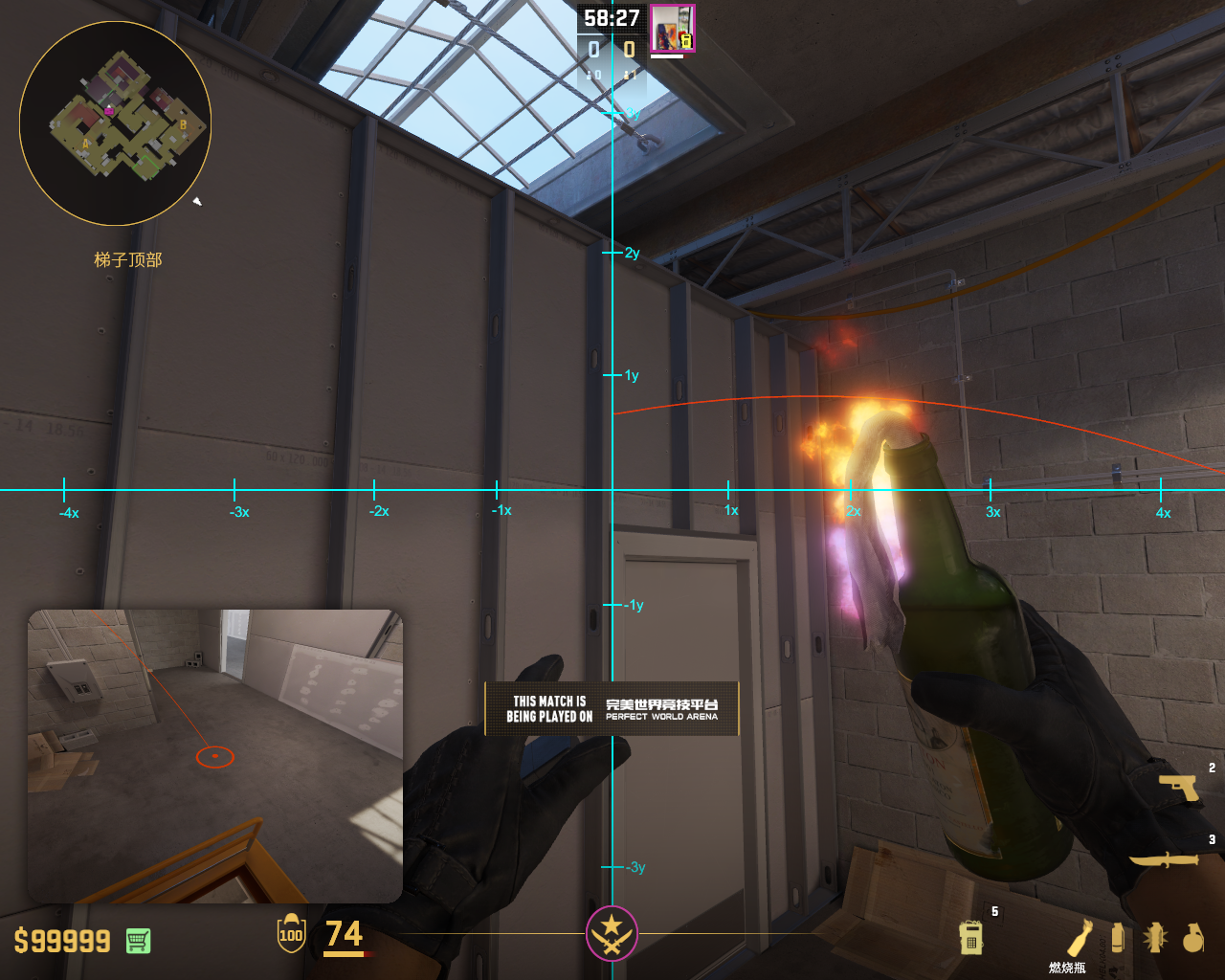1225x980 pixels.
Task: Switch to the pistol weapon slot
Action: (x=1179, y=787)
